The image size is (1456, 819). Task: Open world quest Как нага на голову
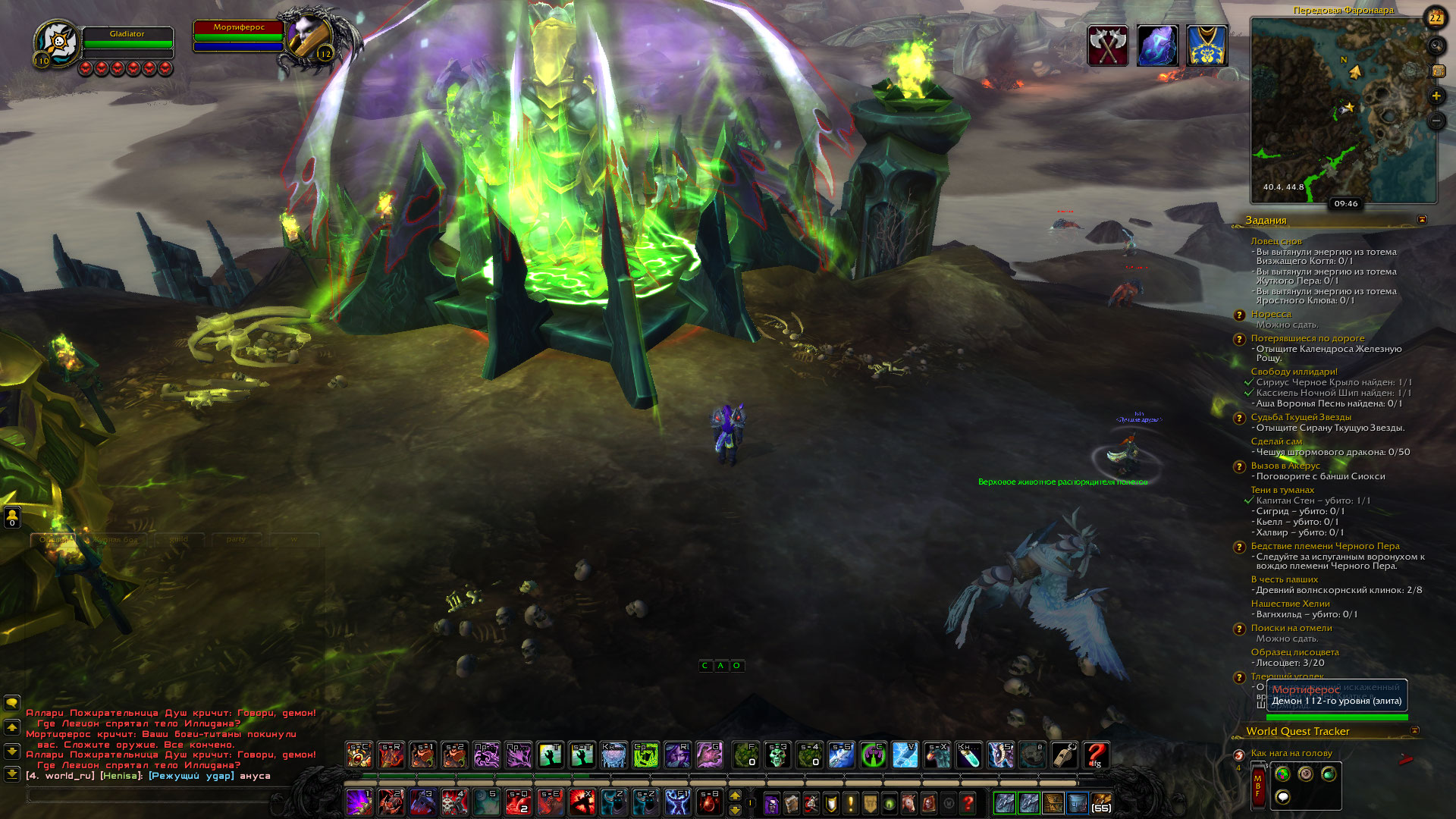[x=1291, y=753]
